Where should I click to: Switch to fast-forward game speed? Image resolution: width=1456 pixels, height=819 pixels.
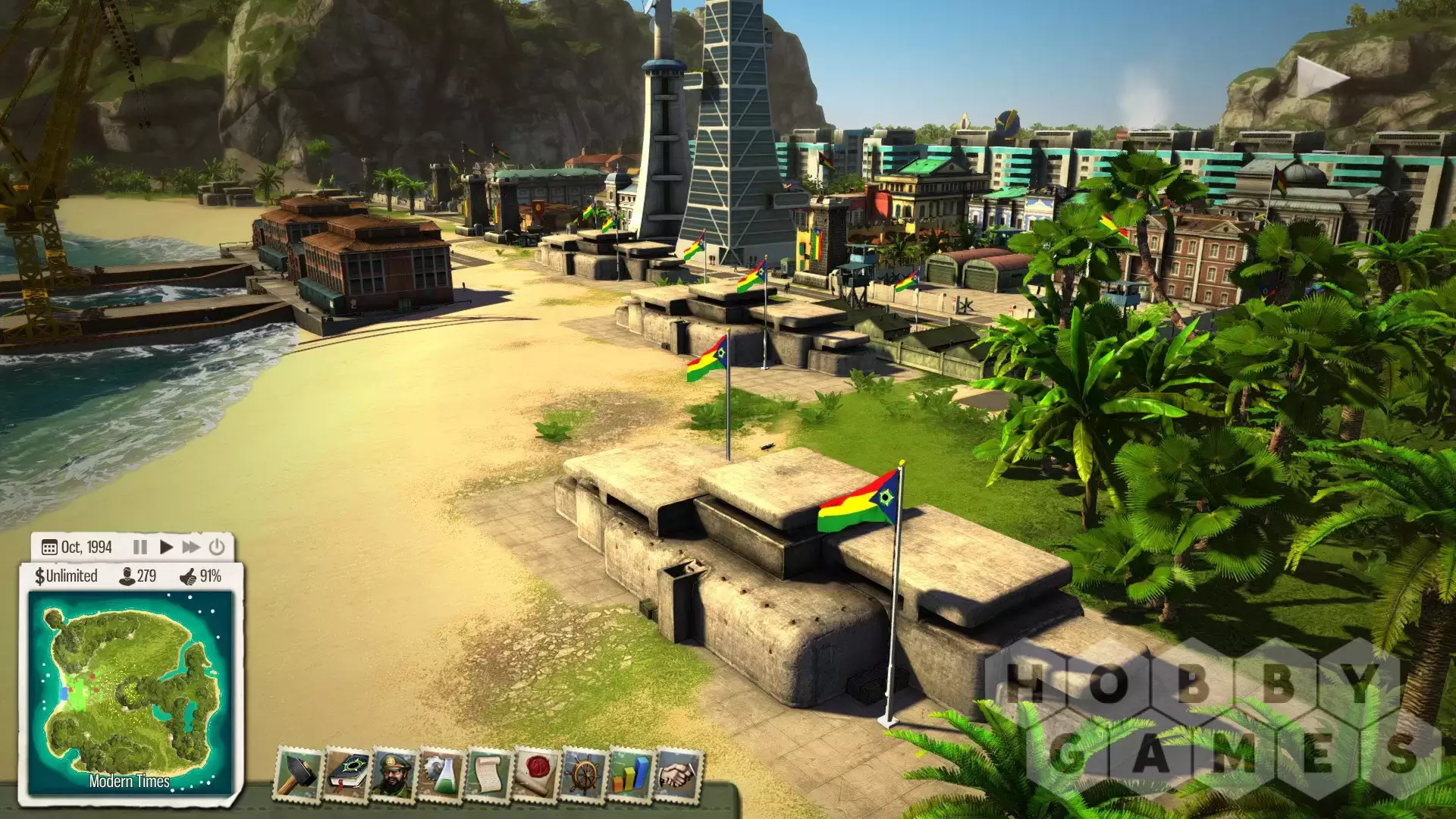191,547
